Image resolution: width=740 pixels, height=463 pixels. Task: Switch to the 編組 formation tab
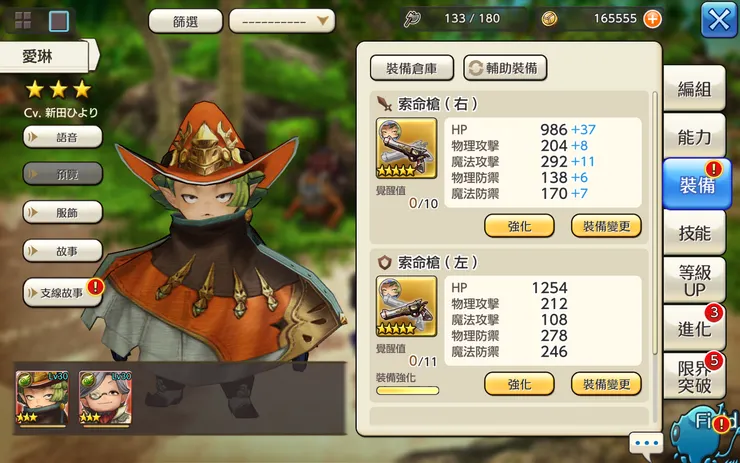pyautogui.click(x=695, y=88)
